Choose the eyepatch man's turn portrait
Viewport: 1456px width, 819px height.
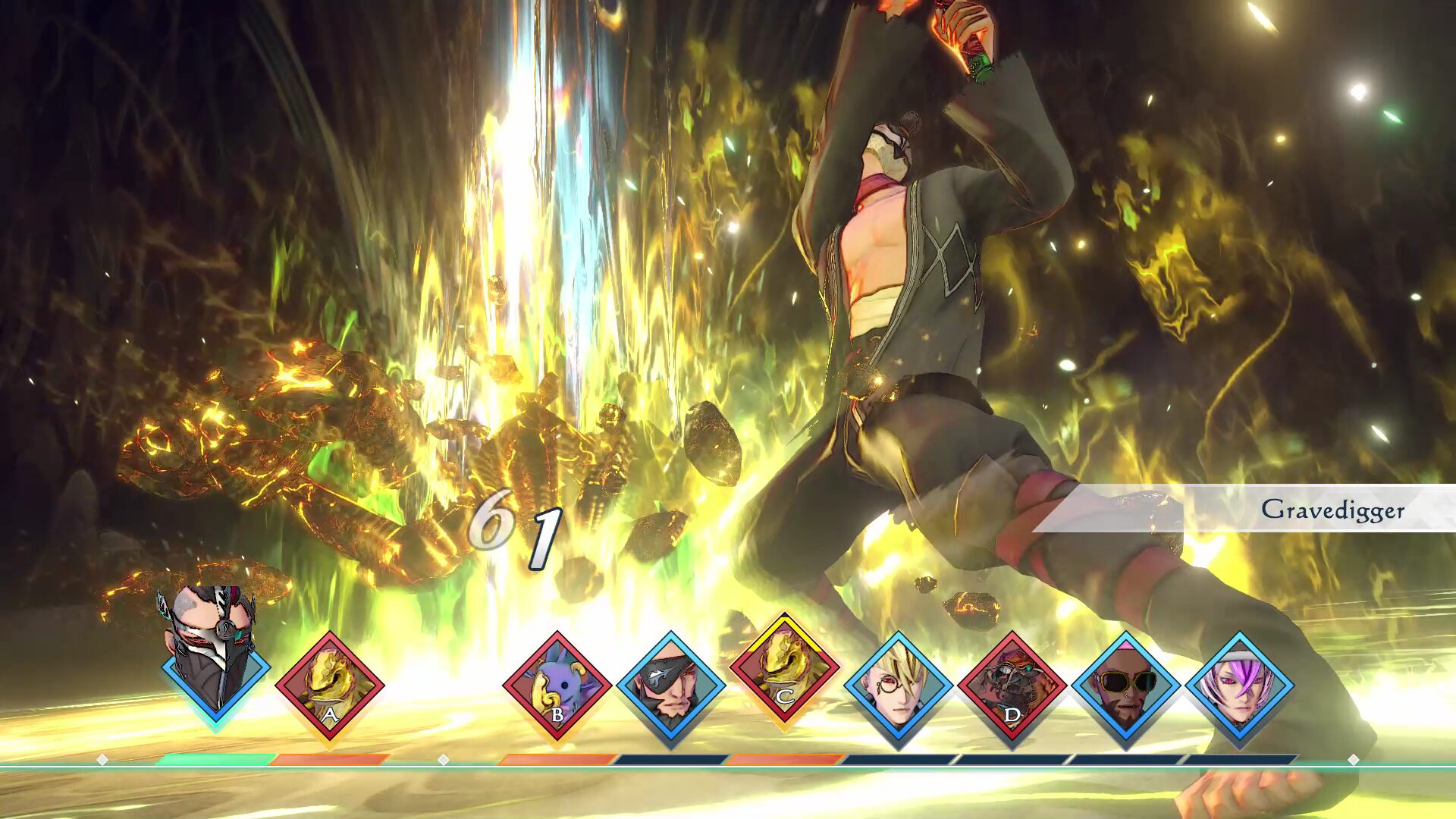click(671, 686)
